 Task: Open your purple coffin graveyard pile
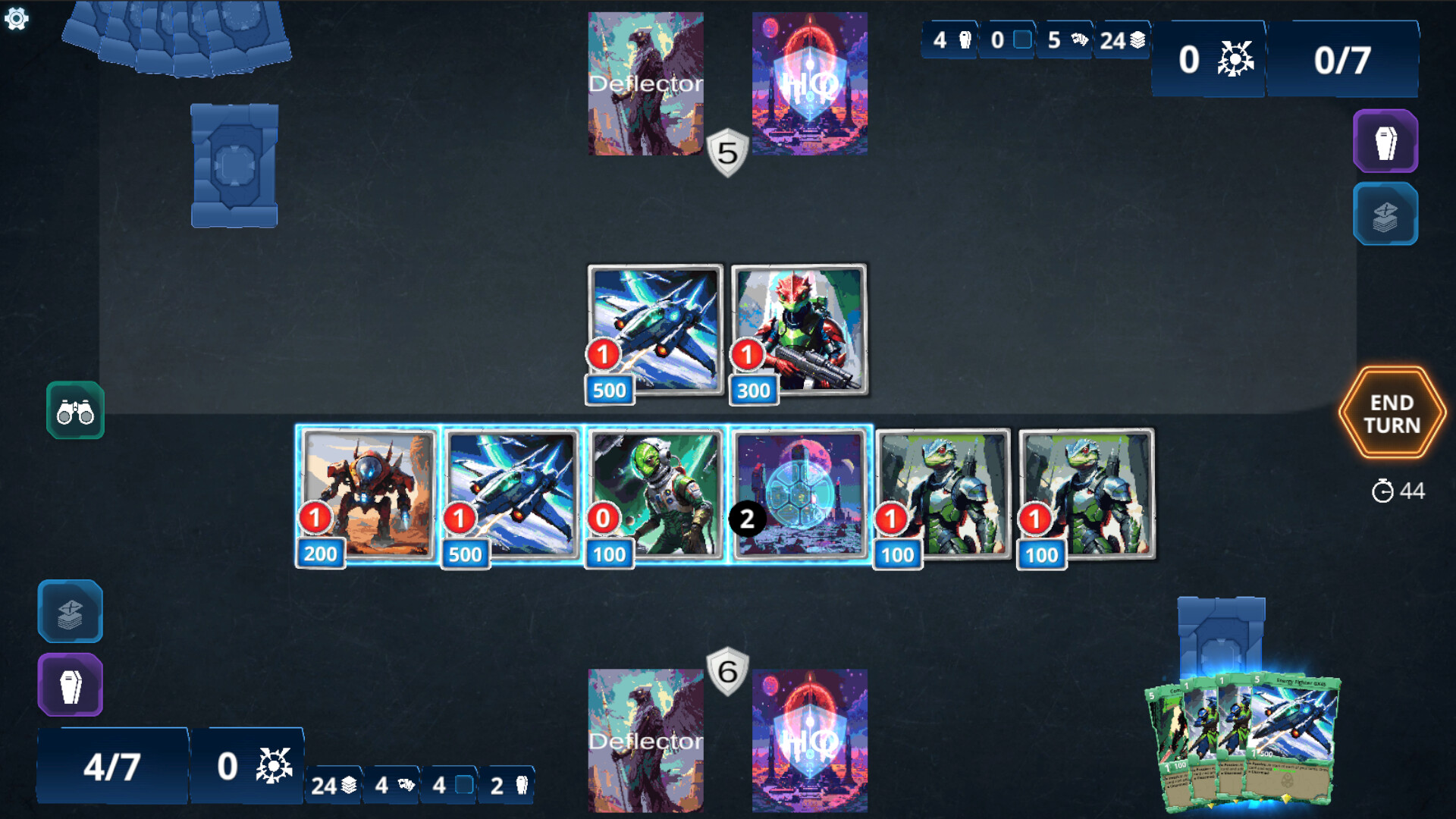coord(71,683)
